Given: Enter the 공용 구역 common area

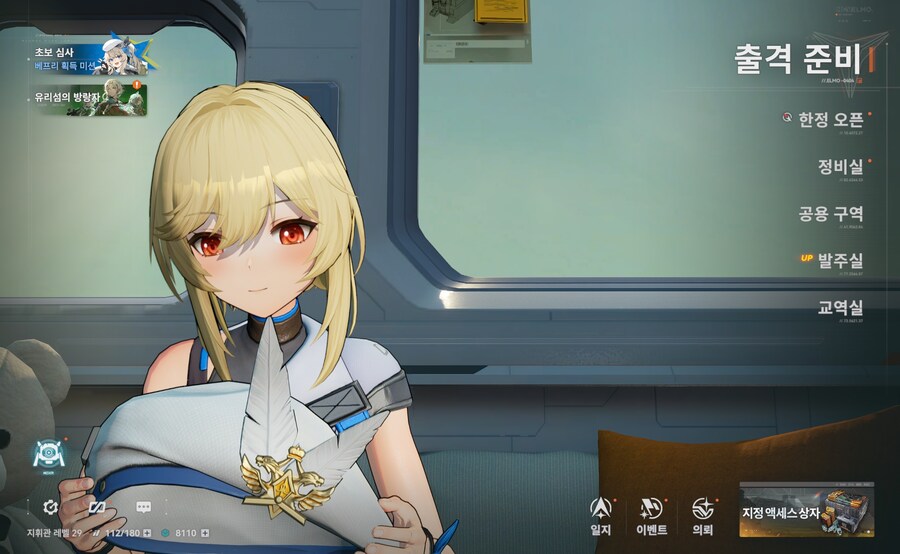Looking at the screenshot, I should 830,214.
